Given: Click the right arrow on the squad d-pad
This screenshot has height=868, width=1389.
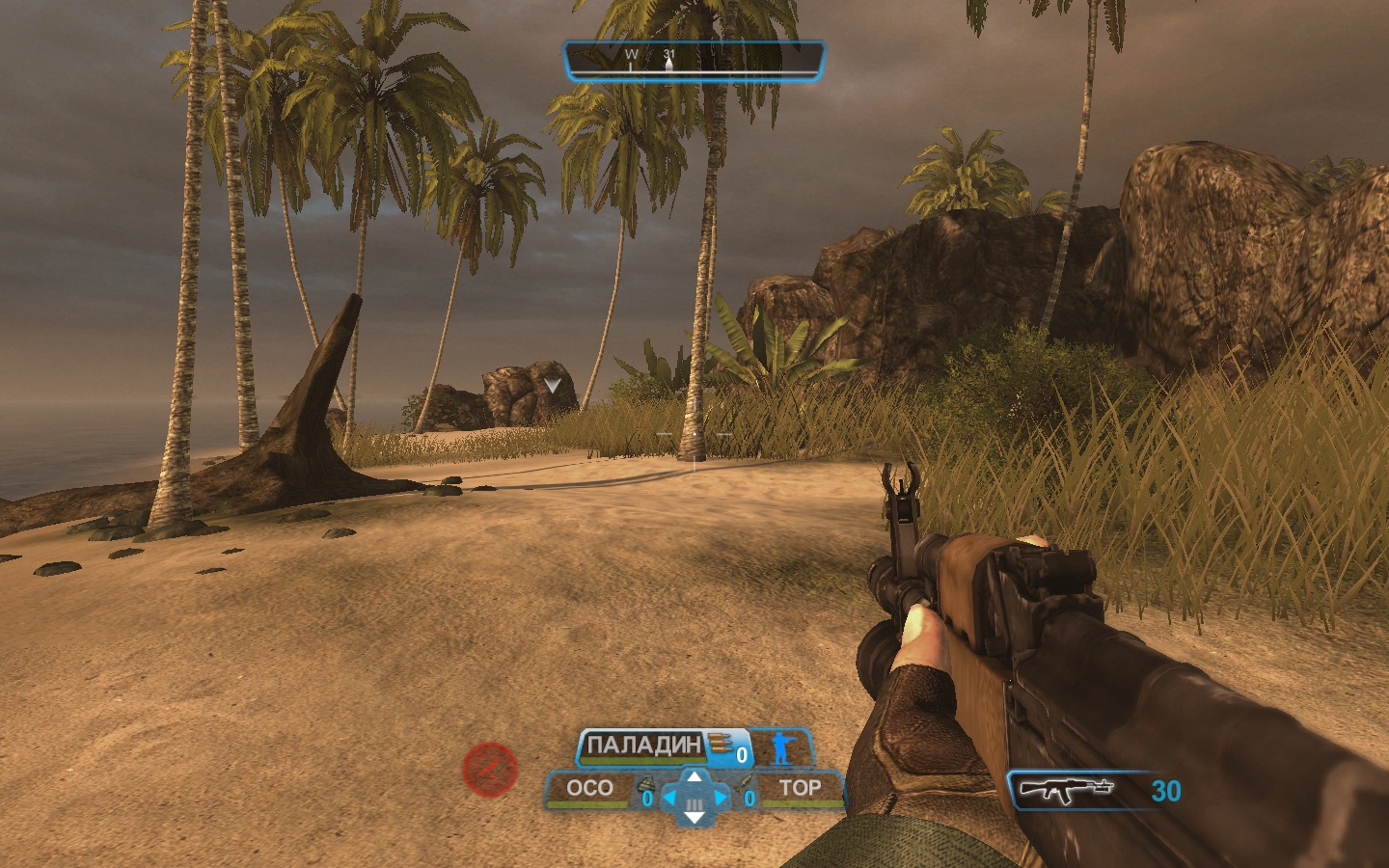Looking at the screenshot, I should pos(719,798).
